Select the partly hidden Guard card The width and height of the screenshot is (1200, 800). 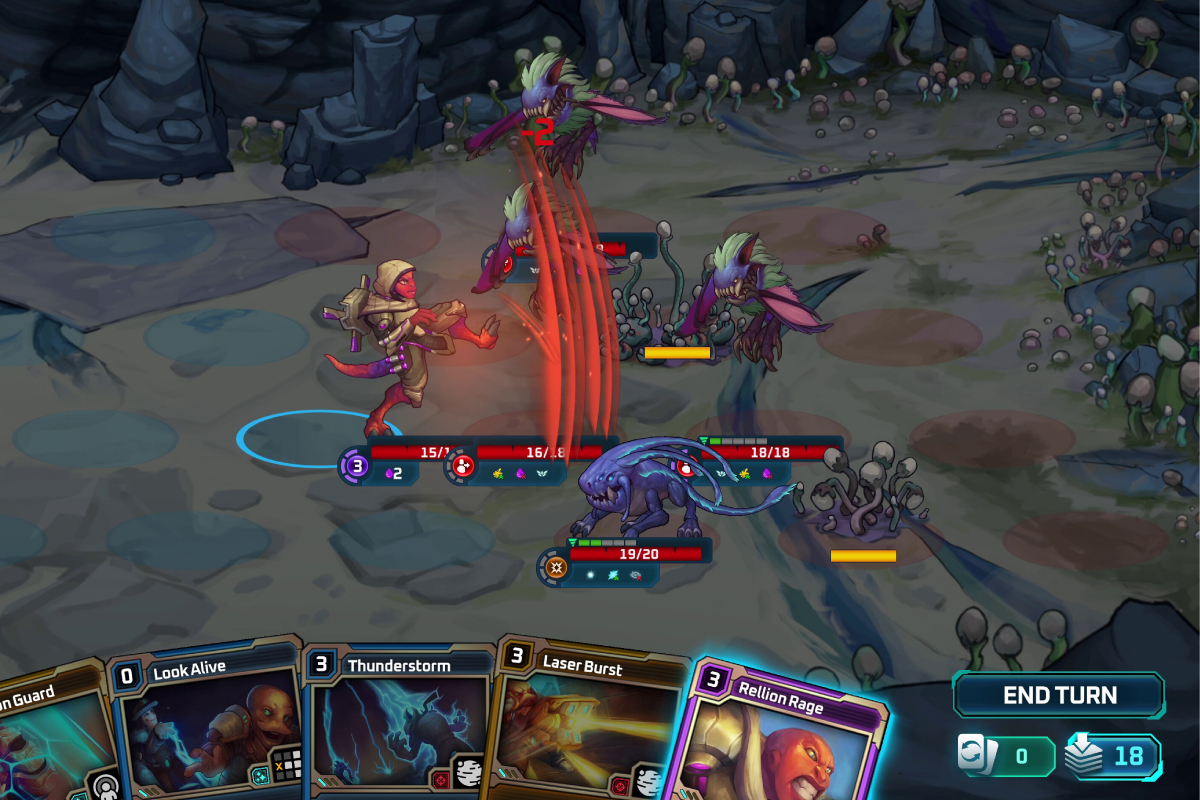45,740
